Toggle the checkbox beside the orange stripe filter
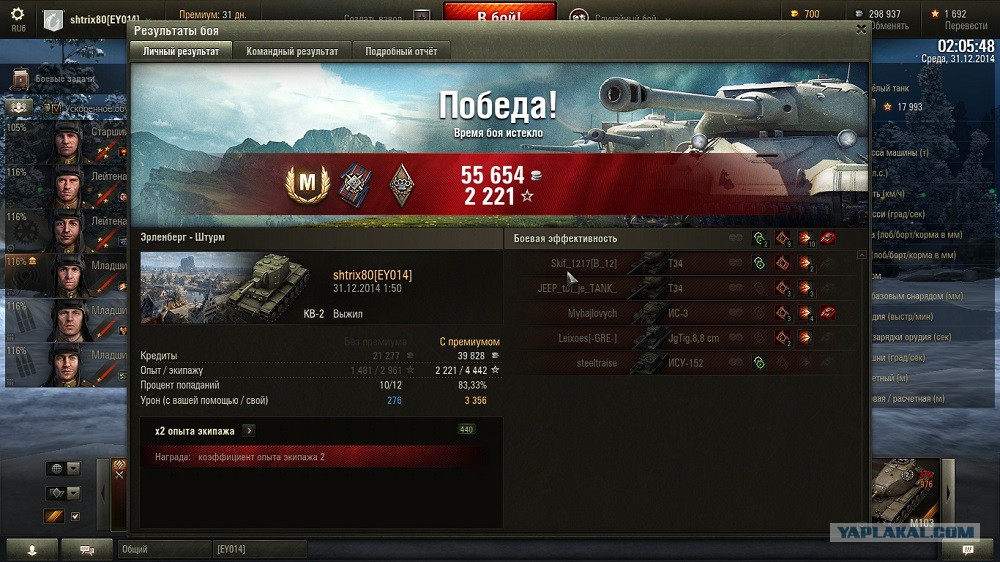 pos(75,516)
